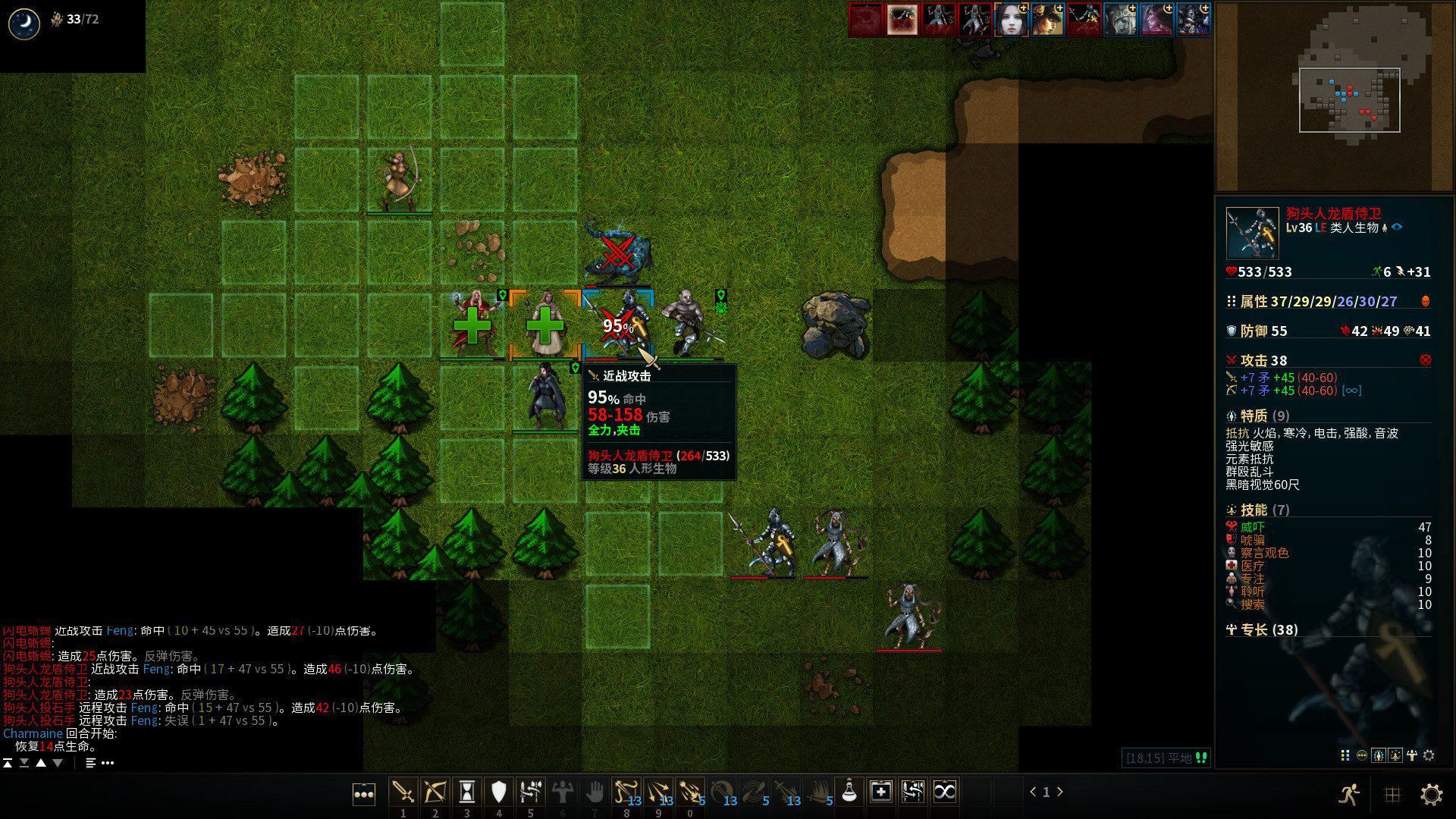Click the three-line combat log menu
Image resolution: width=1456 pixels, height=819 pixels.
[91, 763]
